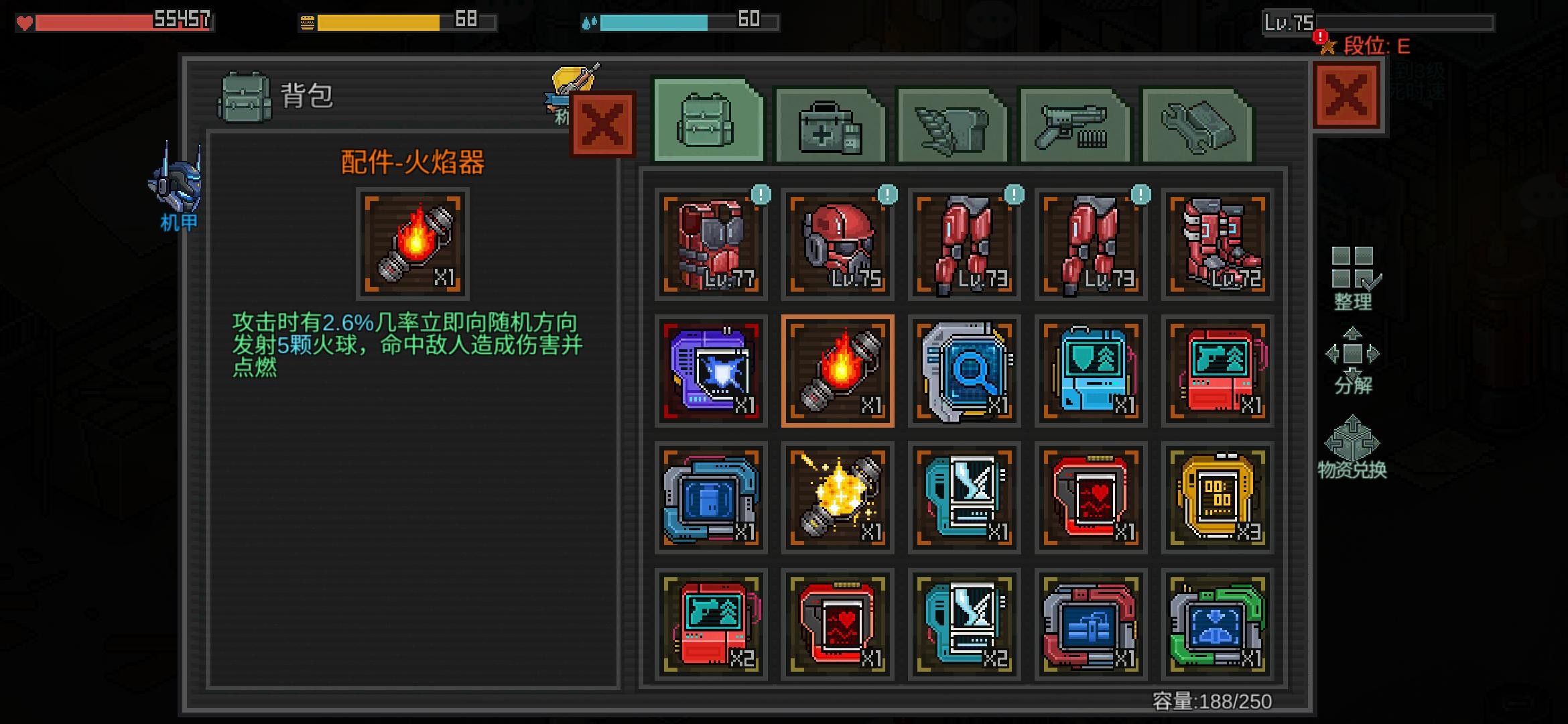Close the backpack window
Screen dimensions: 1568x724
pos(1346,95)
